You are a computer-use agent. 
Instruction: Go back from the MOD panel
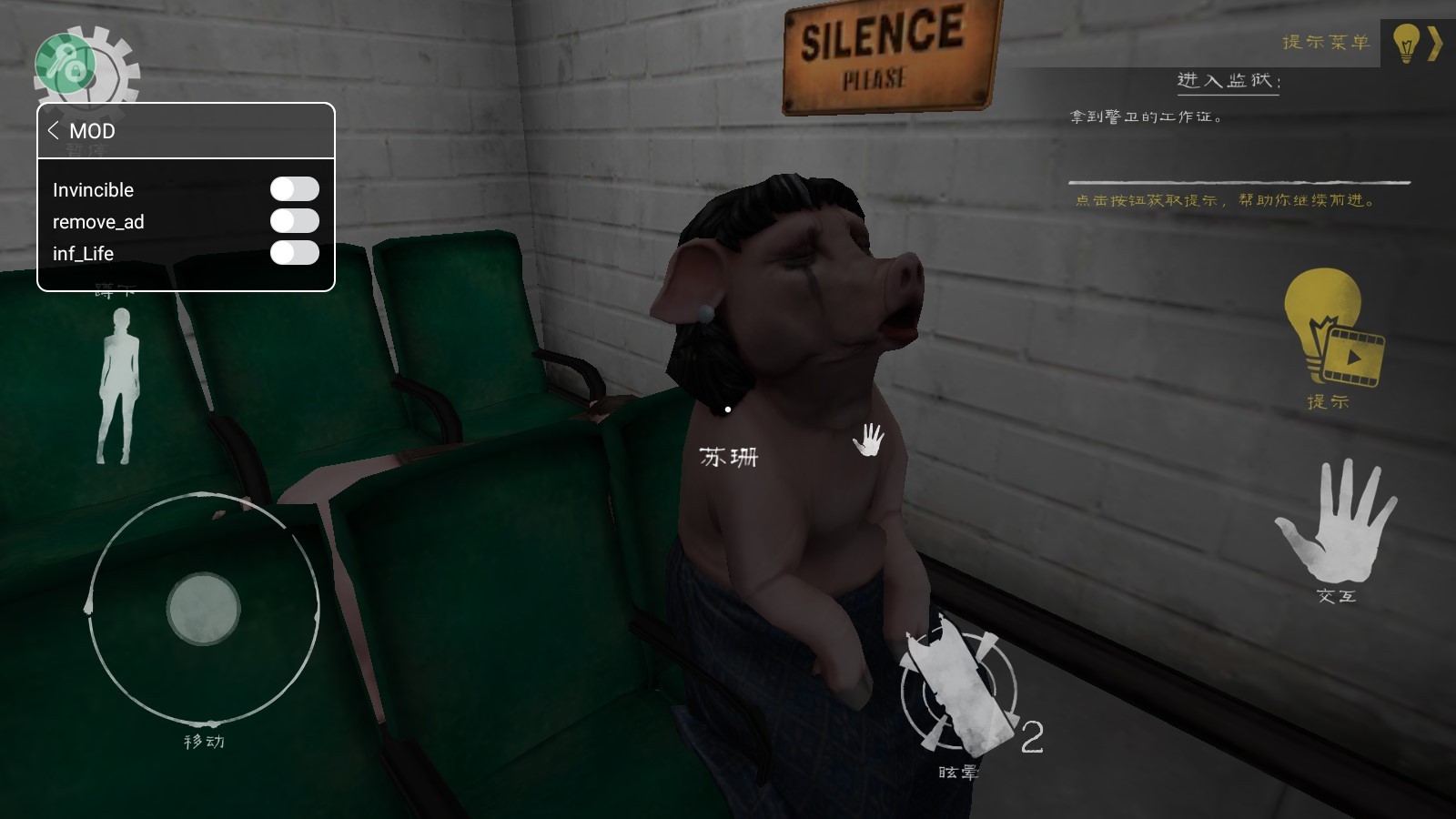coord(54,130)
